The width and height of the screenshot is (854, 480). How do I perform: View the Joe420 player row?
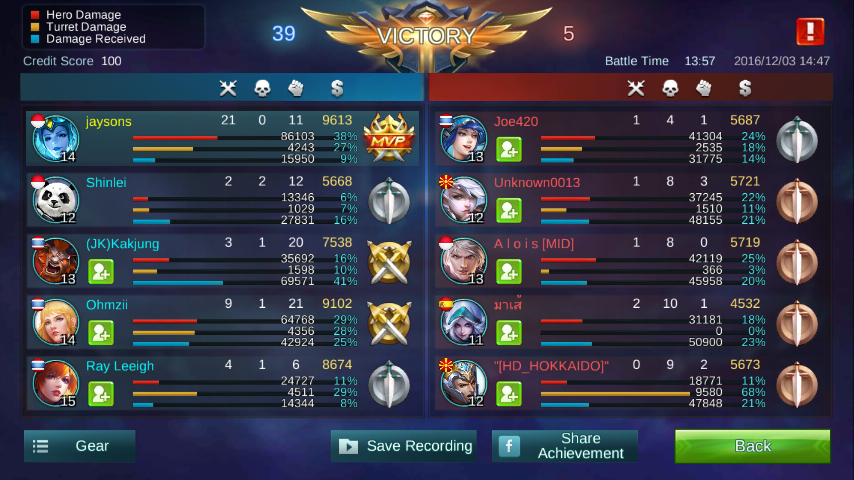(x=630, y=139)
